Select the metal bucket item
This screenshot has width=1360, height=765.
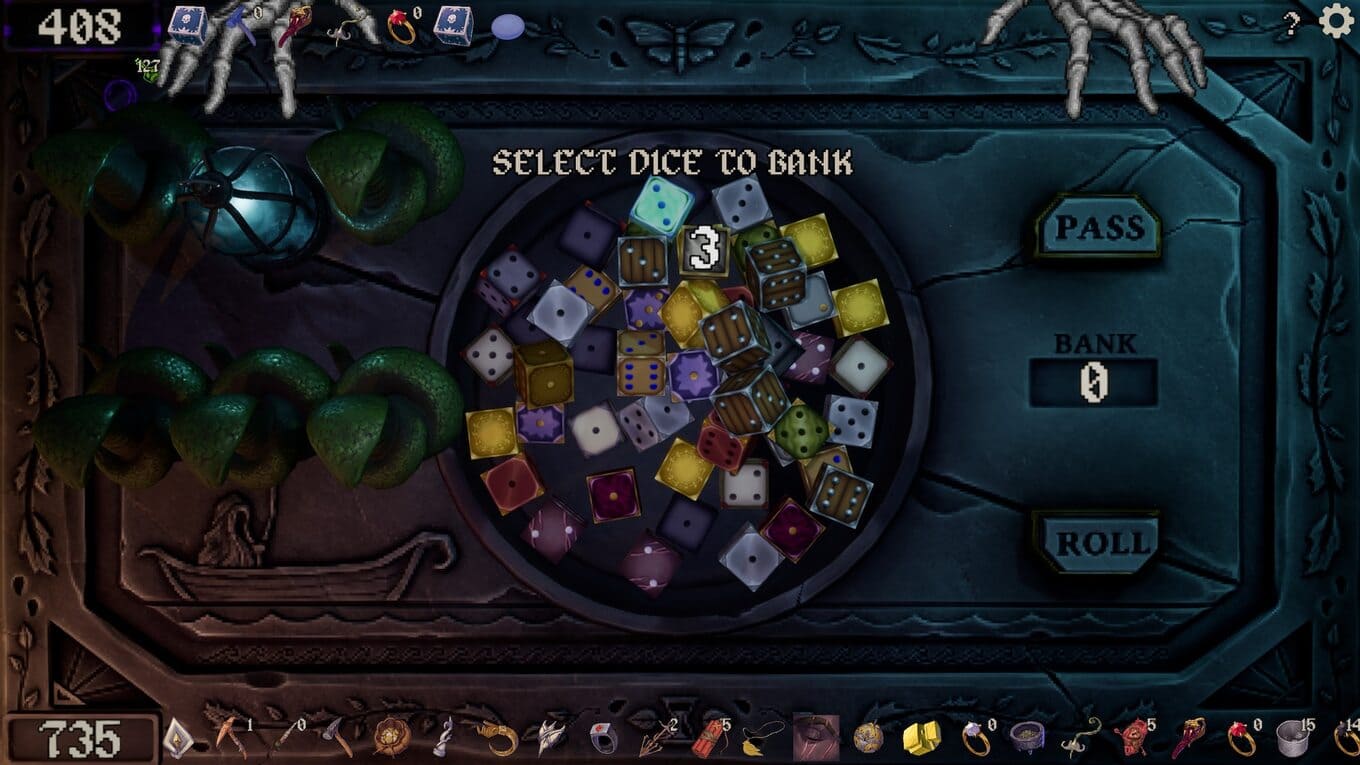click(1293, 739)
